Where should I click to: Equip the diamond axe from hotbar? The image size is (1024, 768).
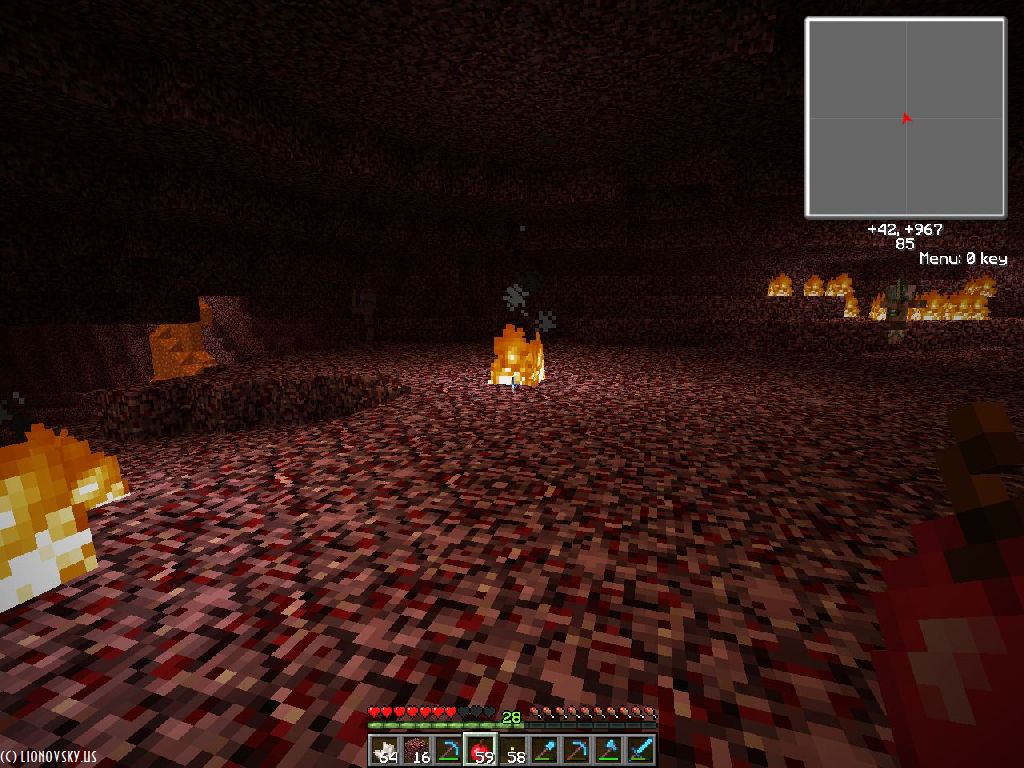608,749
